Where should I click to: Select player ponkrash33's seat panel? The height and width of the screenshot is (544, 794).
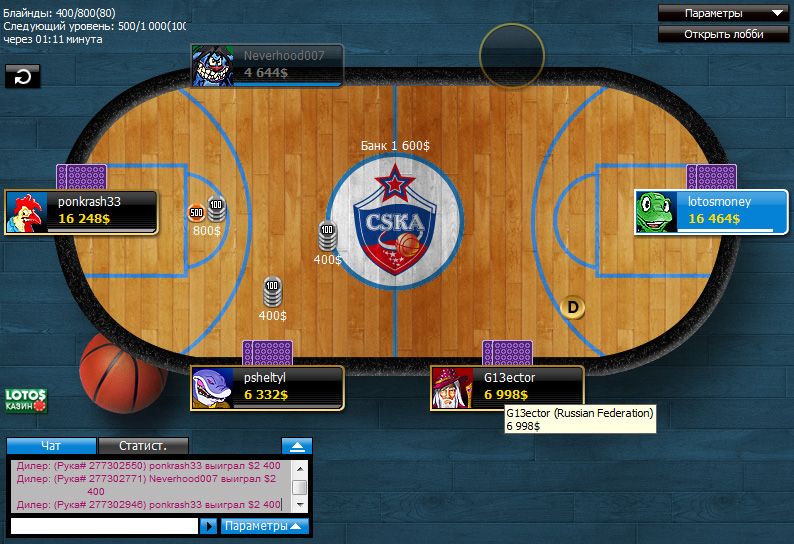coord(81,211)
